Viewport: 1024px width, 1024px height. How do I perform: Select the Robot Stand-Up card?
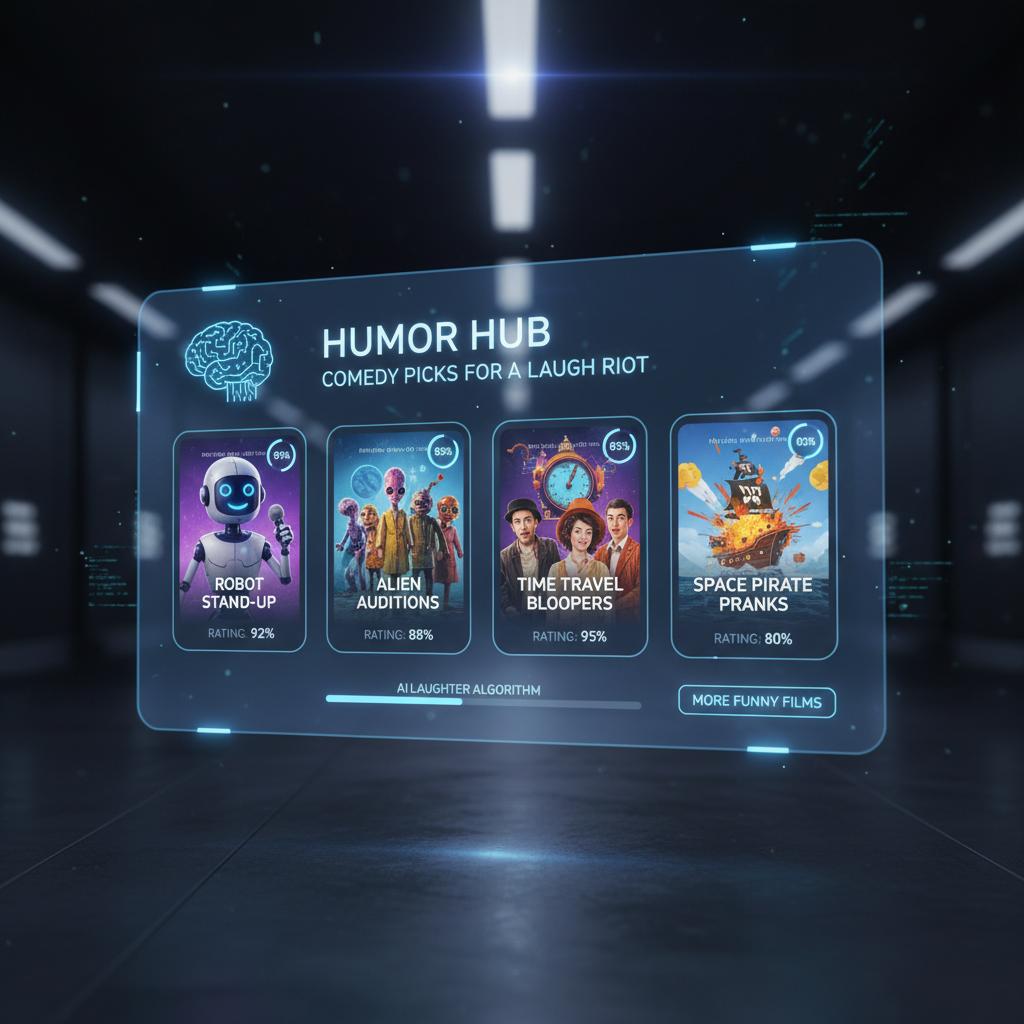[x=239, y=540]
